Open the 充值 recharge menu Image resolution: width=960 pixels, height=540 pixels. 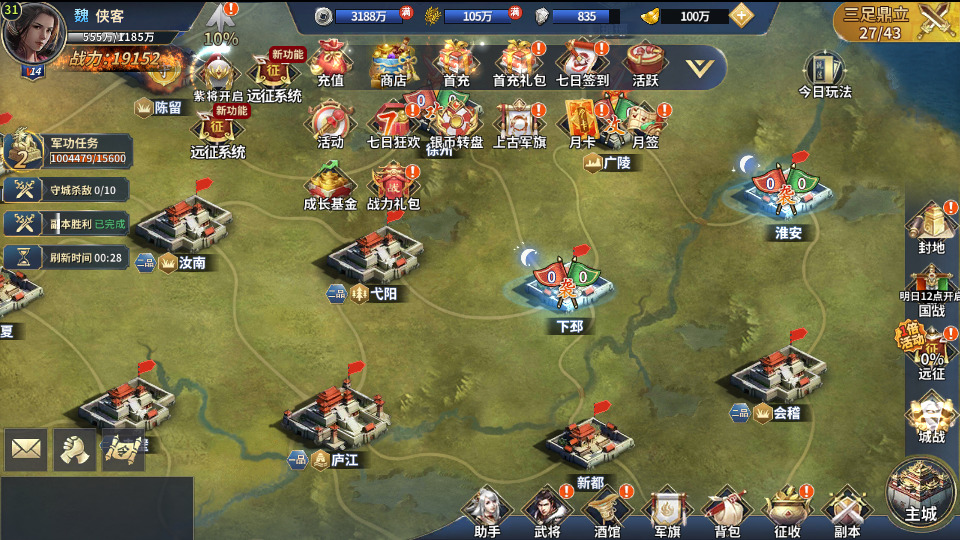[330, 63]
